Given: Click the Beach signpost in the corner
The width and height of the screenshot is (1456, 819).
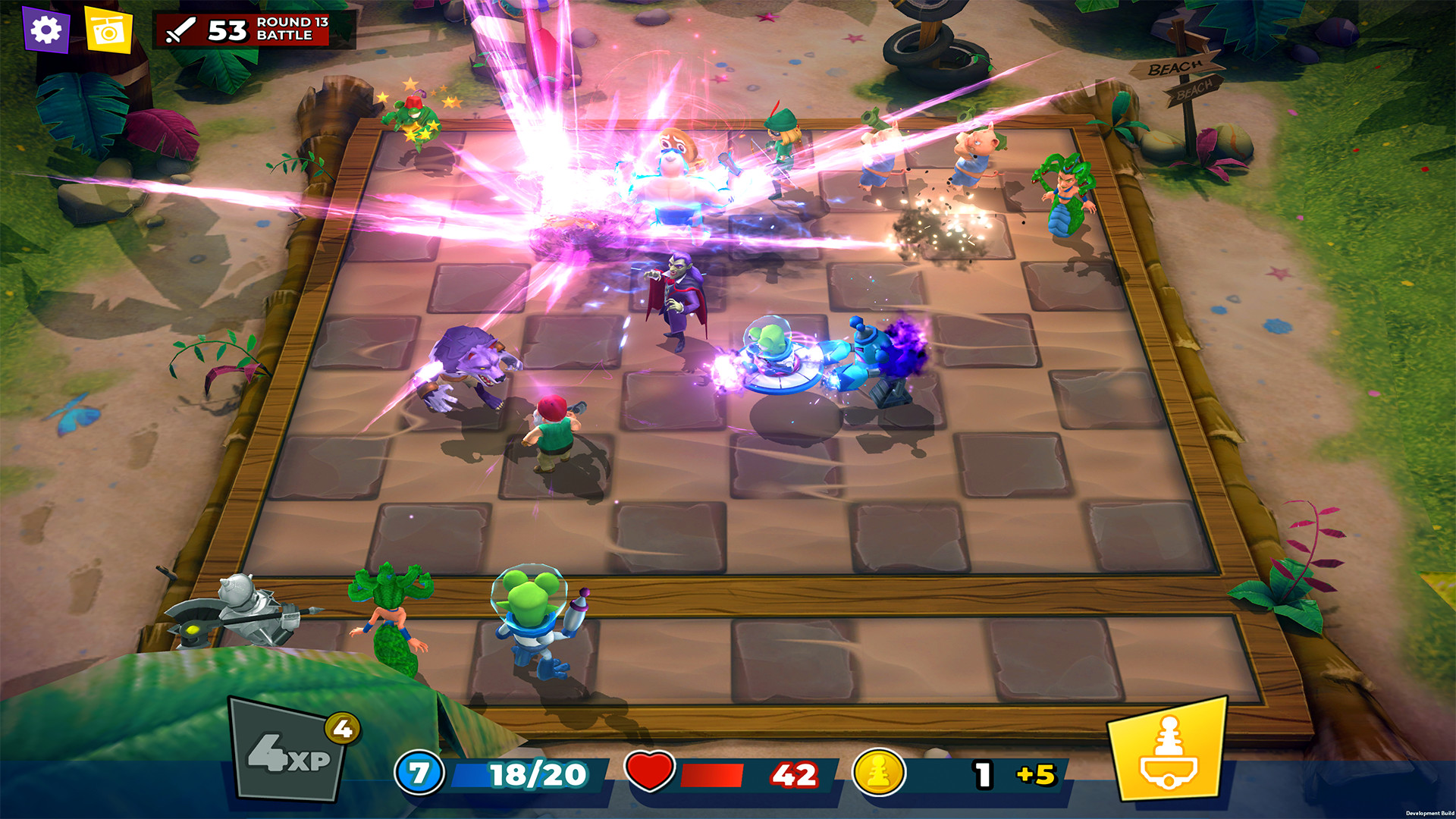Looking at the screenshot, I should click(x=1179, y=74).
